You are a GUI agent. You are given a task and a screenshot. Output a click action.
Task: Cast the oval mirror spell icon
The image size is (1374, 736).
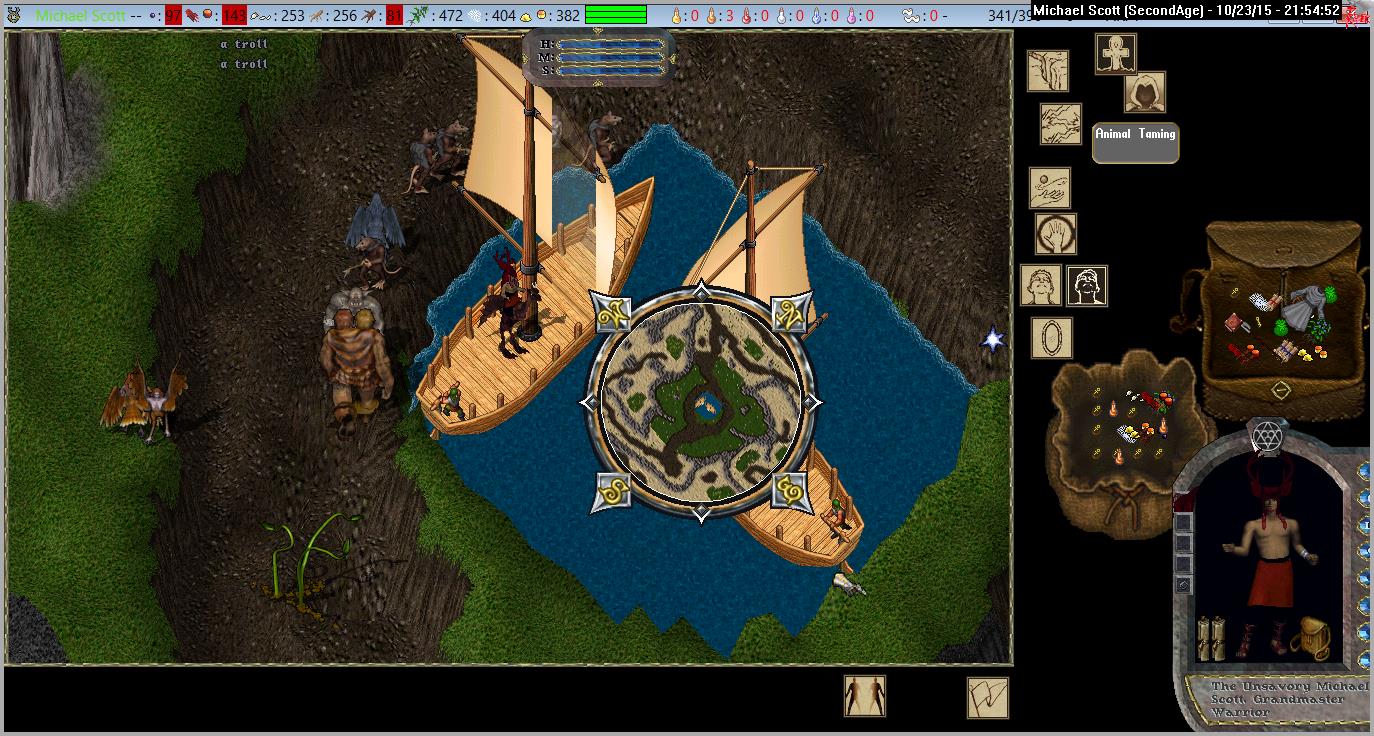coord(1051,338)
